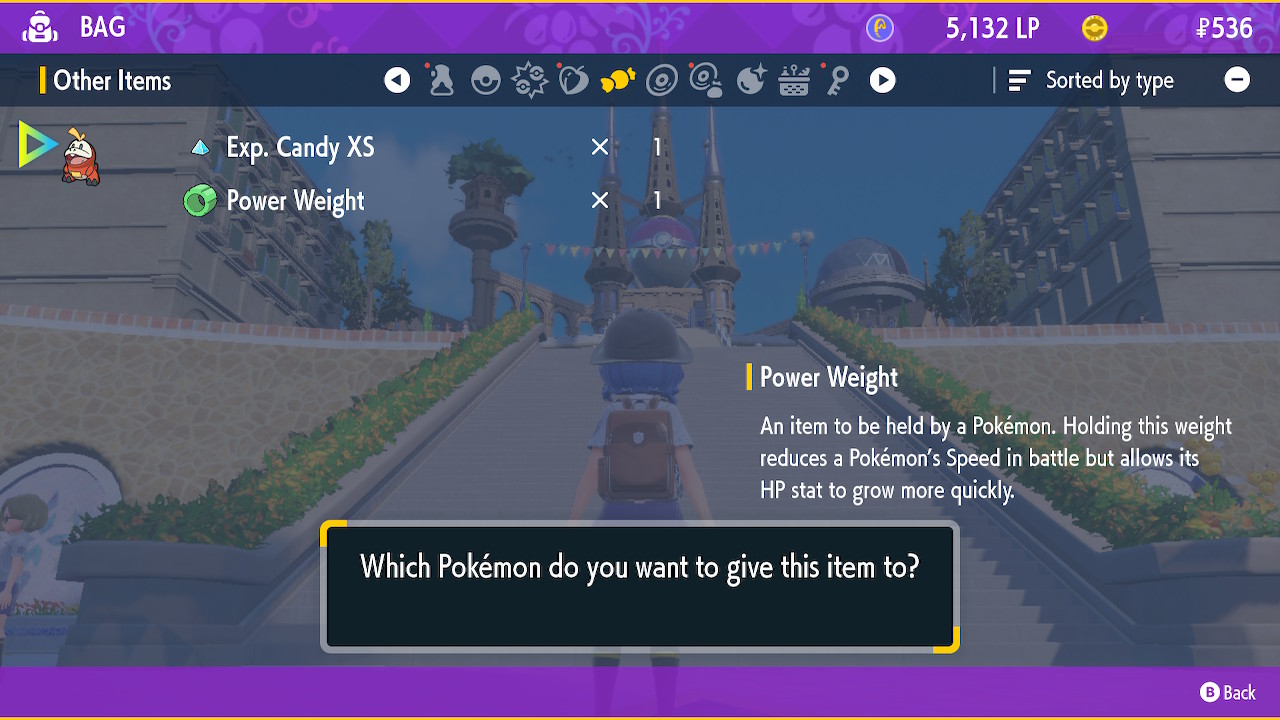Click the left arrow to switch pockets
This screenshot has width=1280, height=720.
tap(397, 79)
